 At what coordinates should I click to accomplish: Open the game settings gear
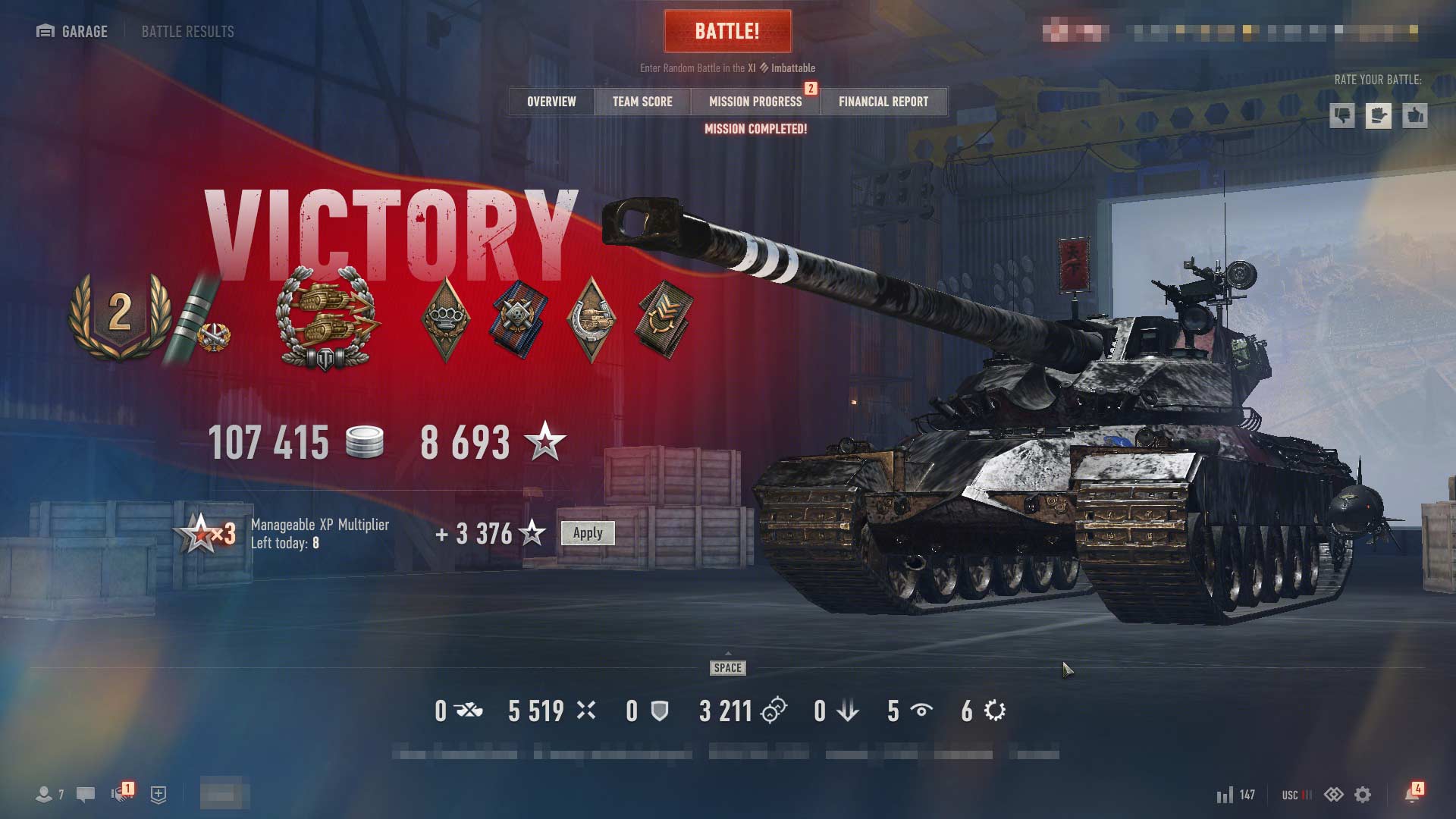1363,795
